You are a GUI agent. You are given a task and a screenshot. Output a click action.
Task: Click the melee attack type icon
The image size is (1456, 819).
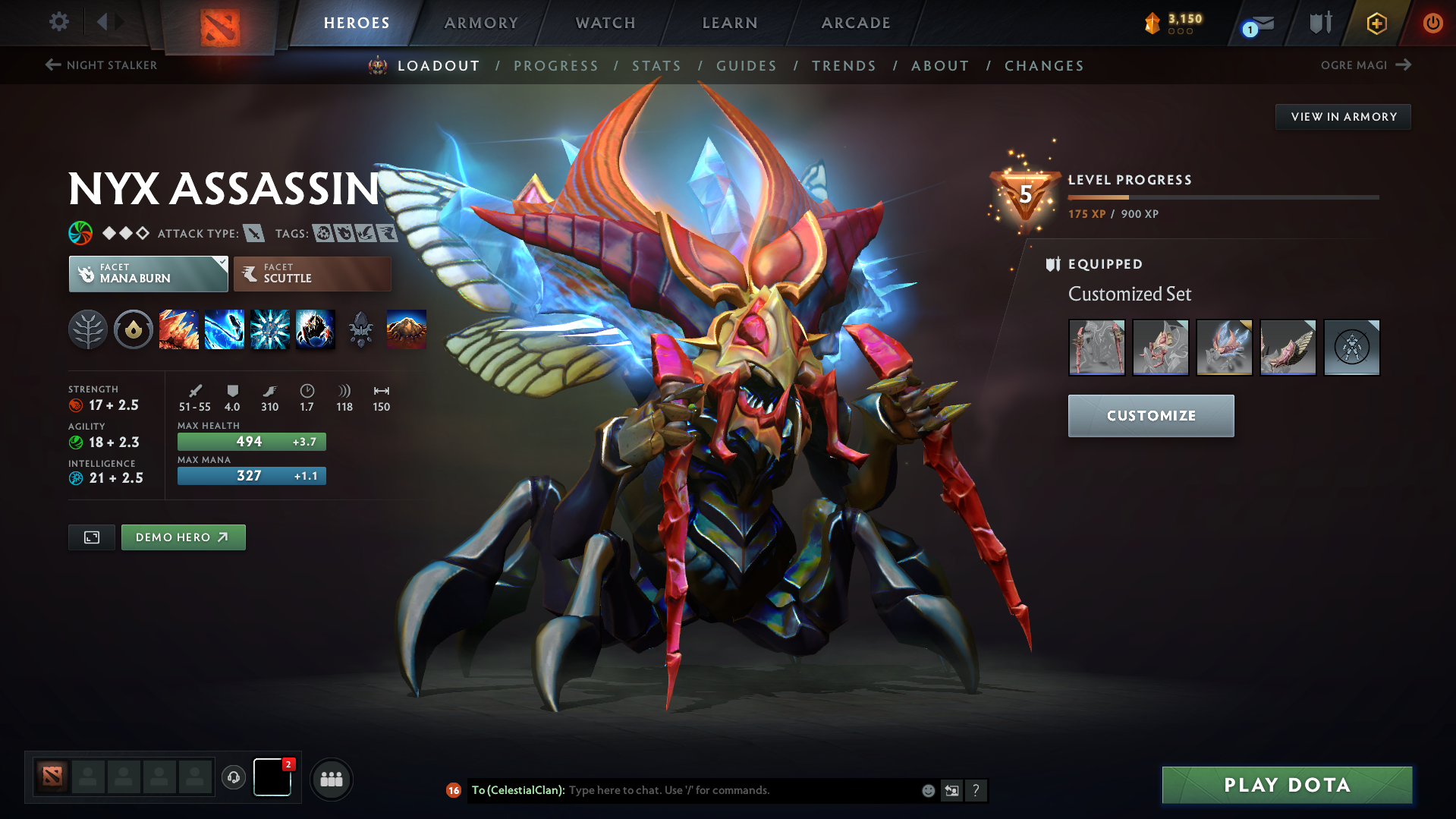(253, 233)
